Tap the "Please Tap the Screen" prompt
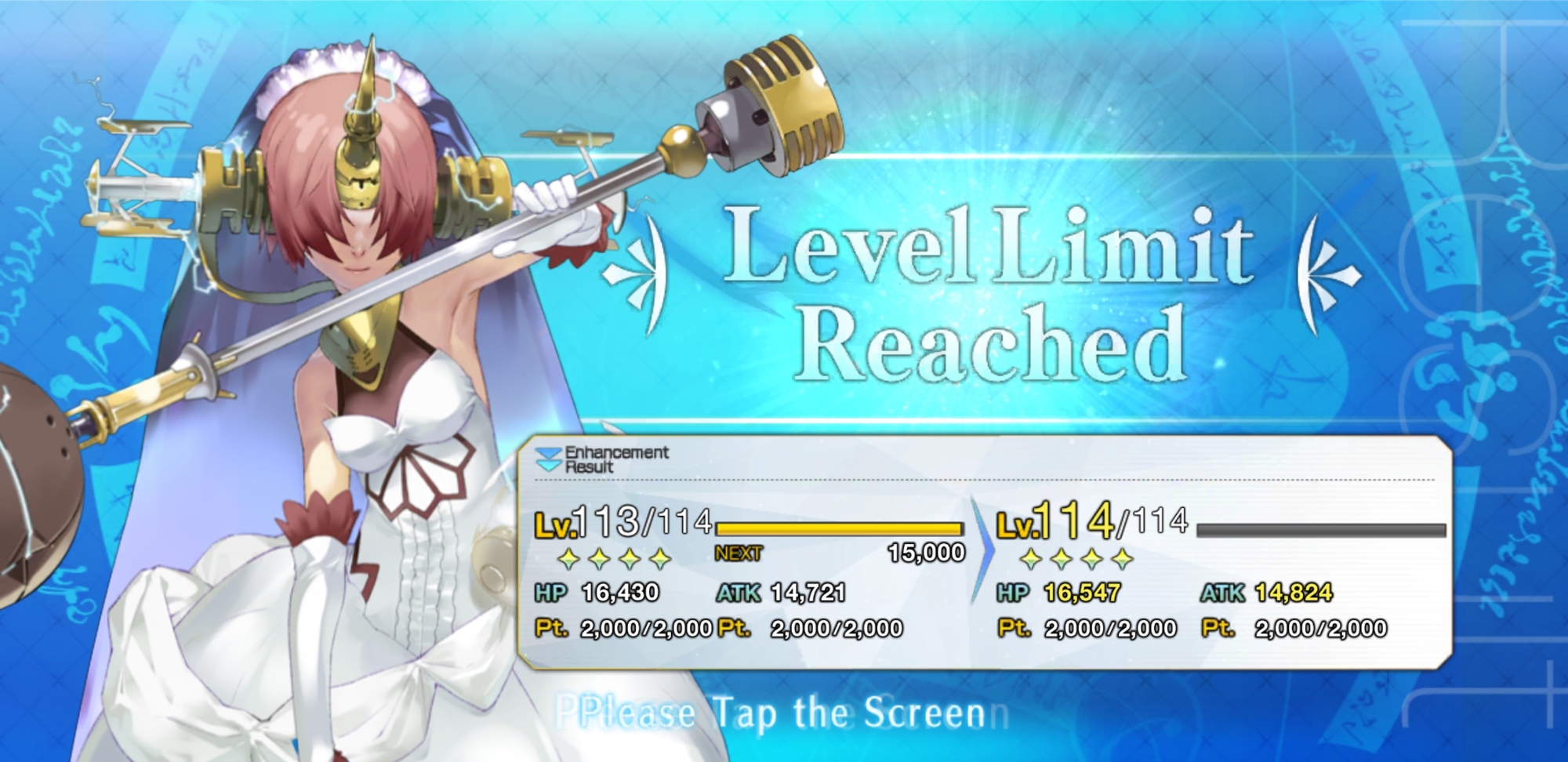The image size is (1568, 762). pos(782,713)
